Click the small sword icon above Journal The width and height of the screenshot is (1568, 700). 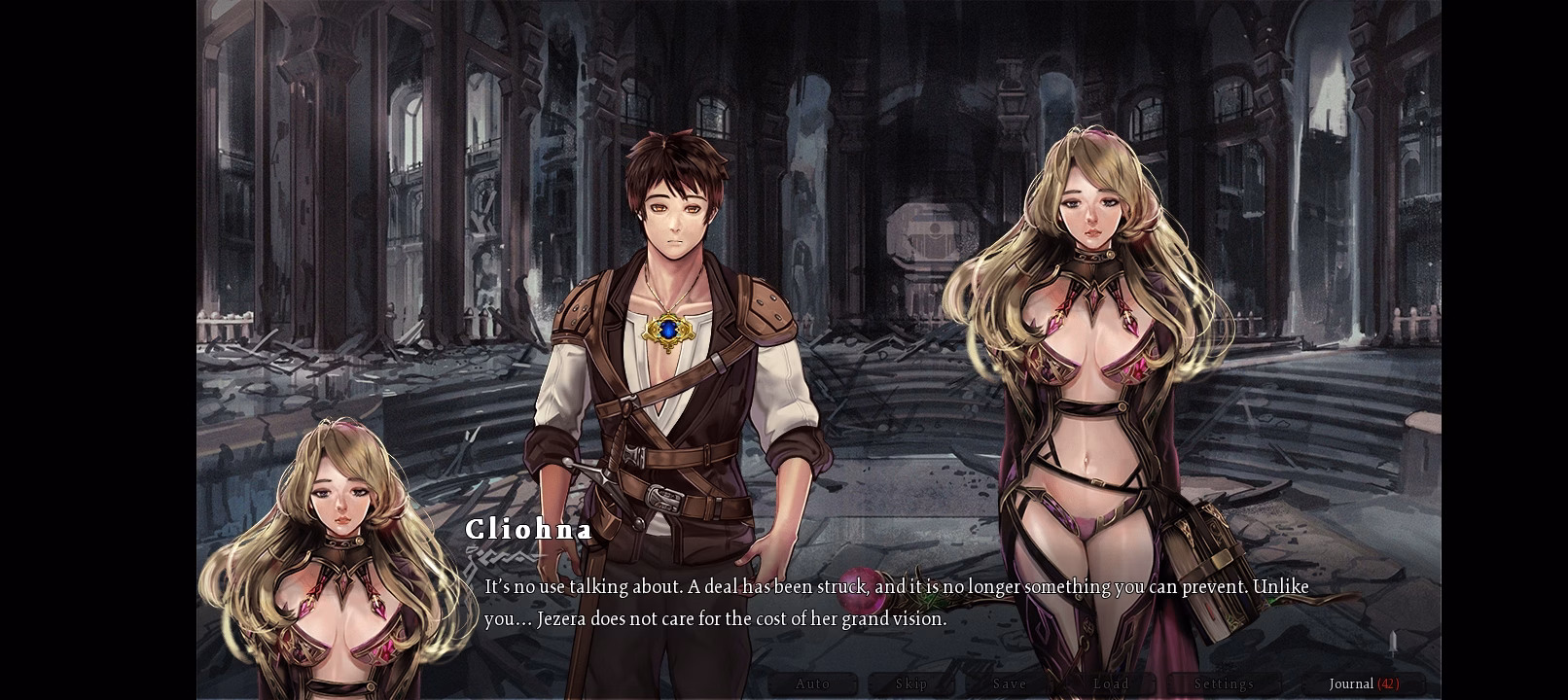(1393, 644)
